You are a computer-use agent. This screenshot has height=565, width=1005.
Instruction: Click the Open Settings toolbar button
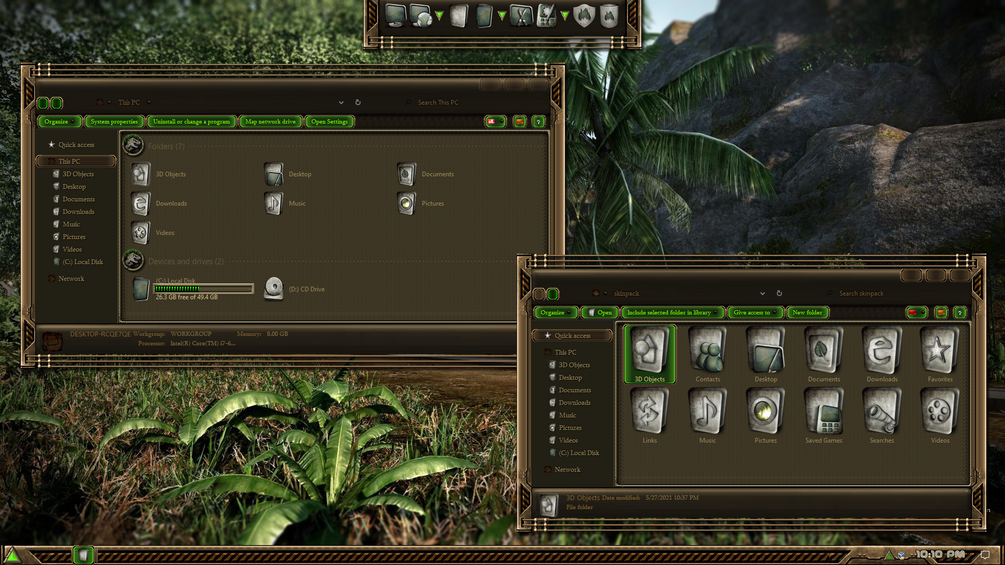[330, 122]
